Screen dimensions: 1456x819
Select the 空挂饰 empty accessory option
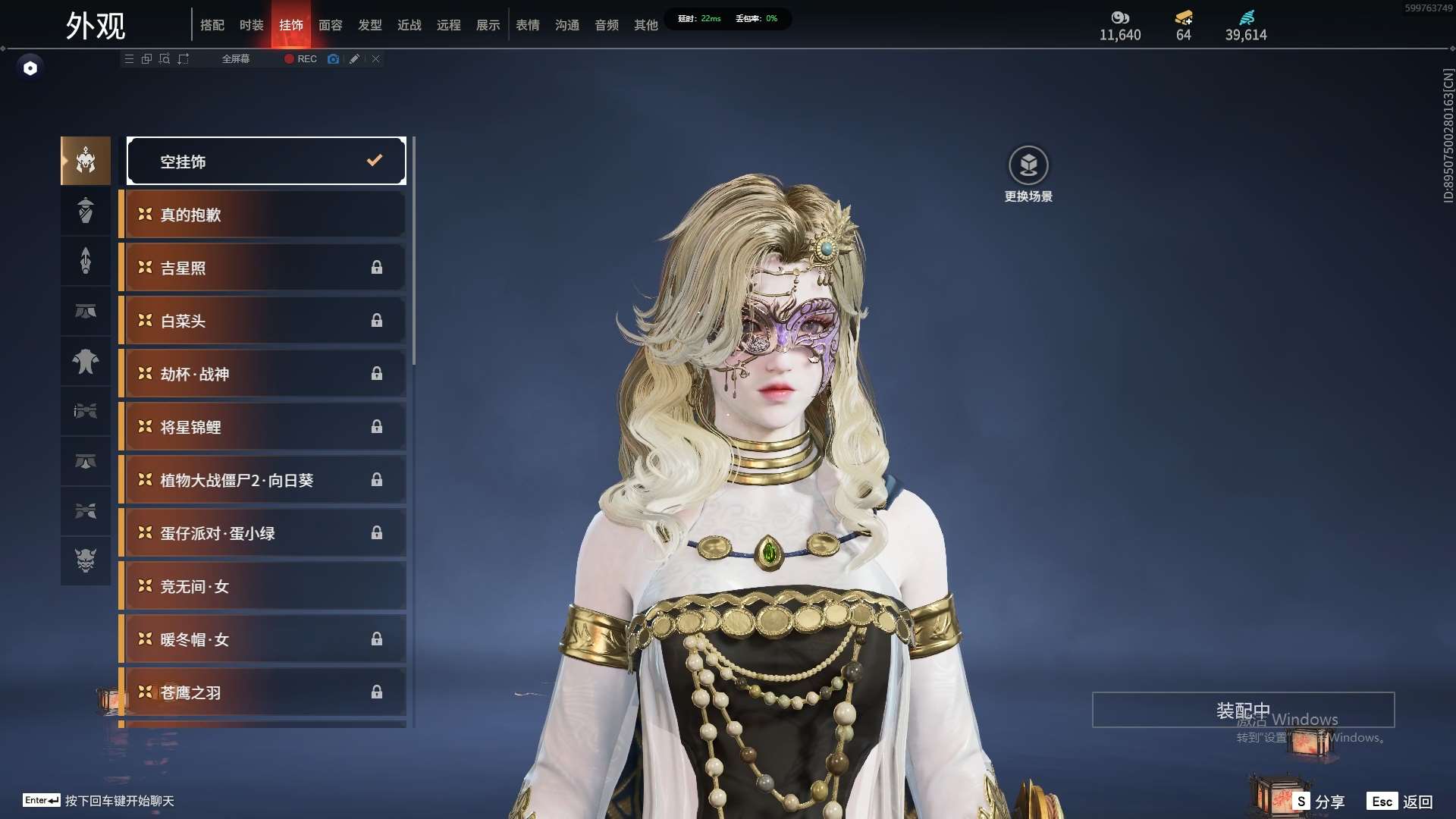coord(266,161)
